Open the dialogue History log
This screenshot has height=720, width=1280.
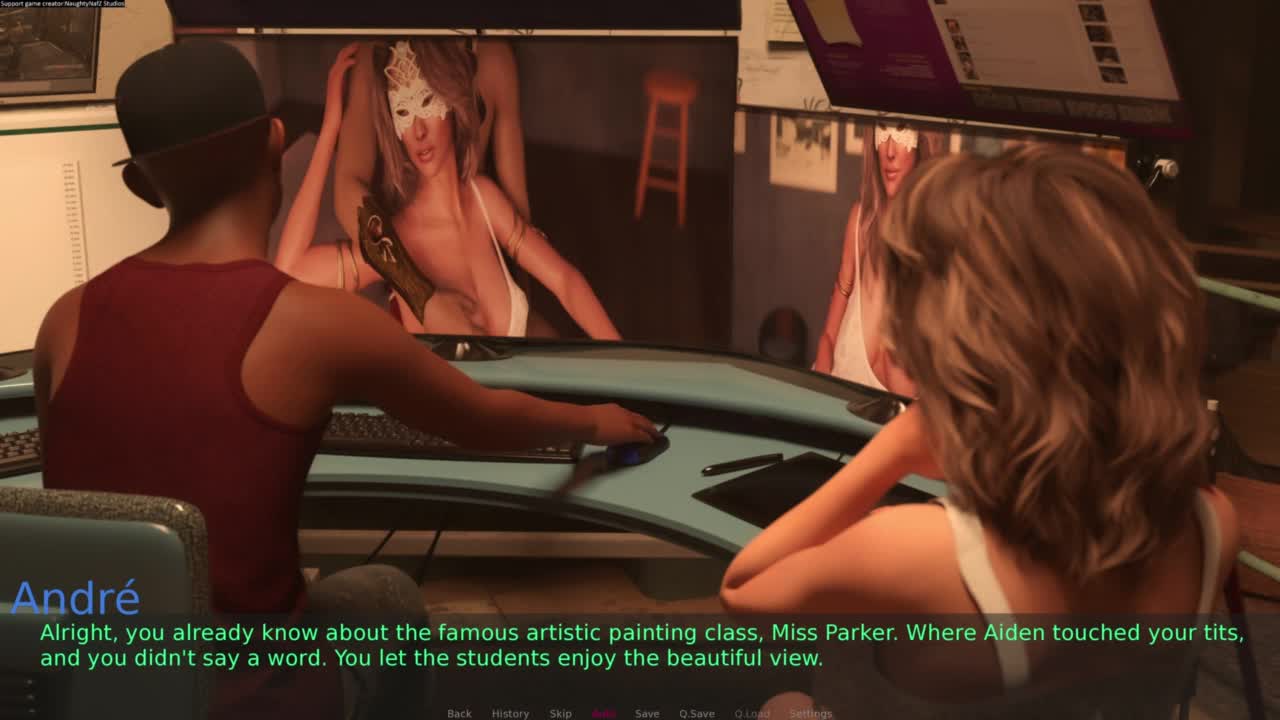pos(510,713)
